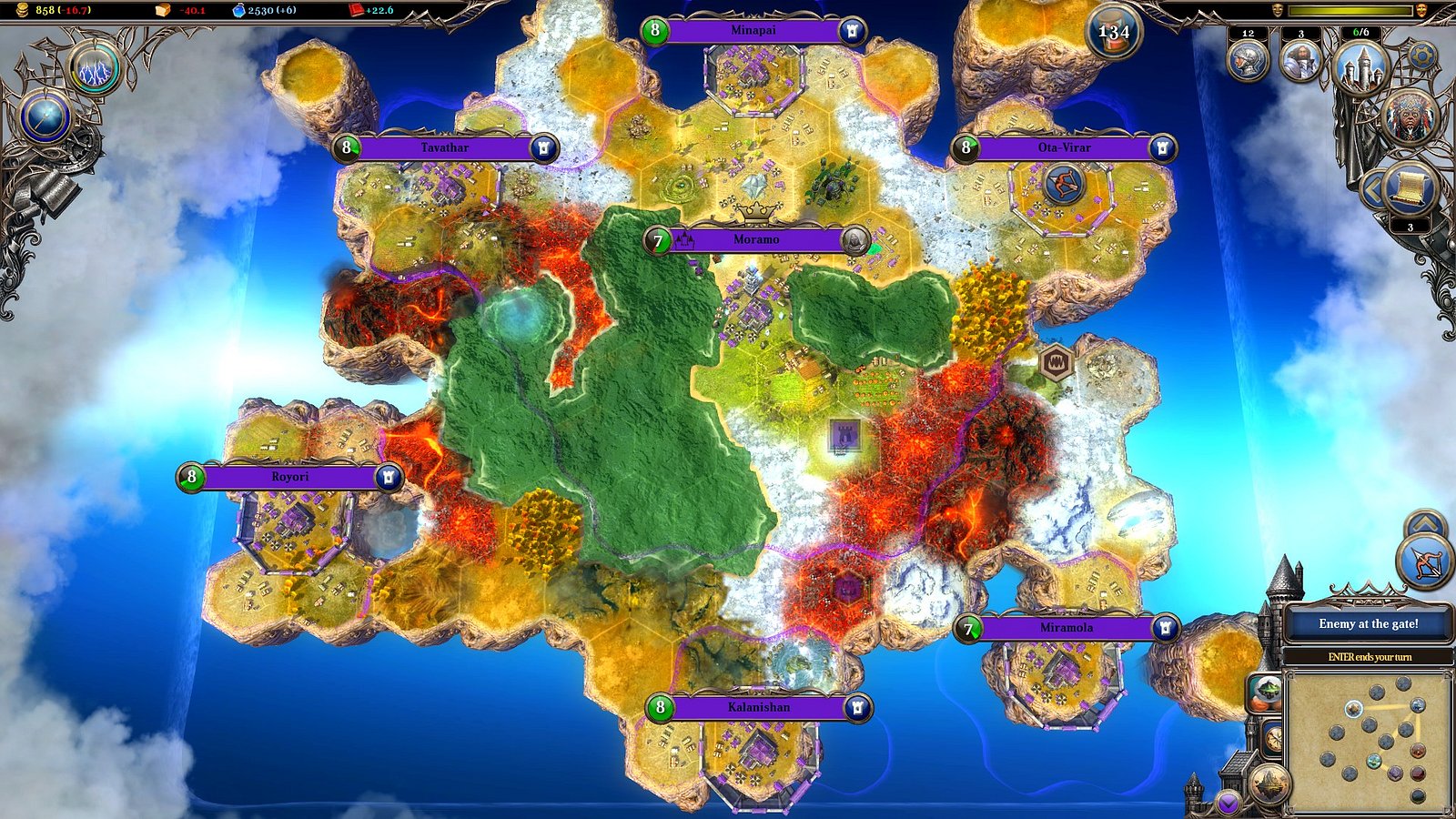This screenshot has width=1456, height=819.
Task: Open the game settings gear icon
Action: (x=1422, y=56)
